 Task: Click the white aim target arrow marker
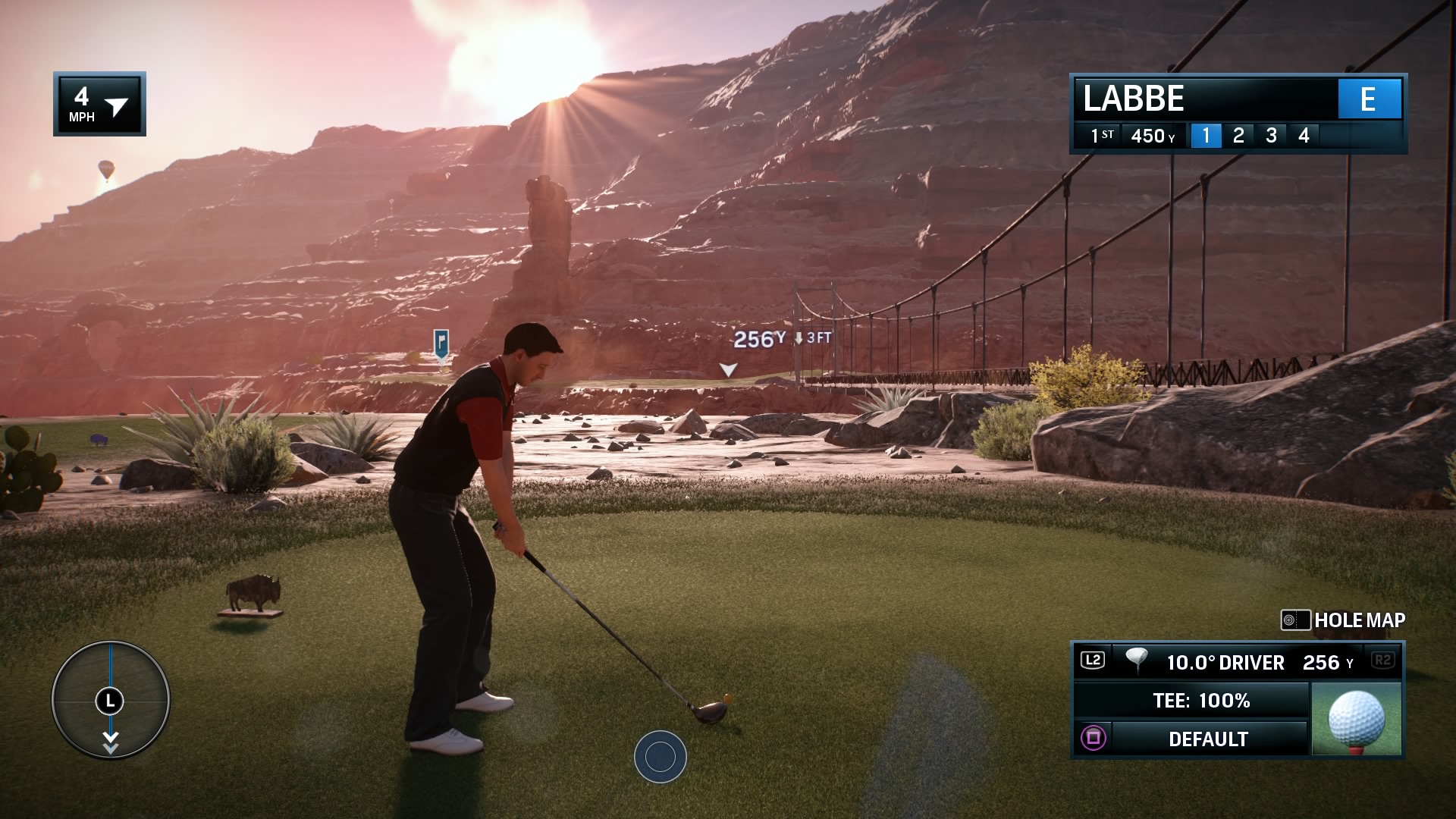[728, 370]
